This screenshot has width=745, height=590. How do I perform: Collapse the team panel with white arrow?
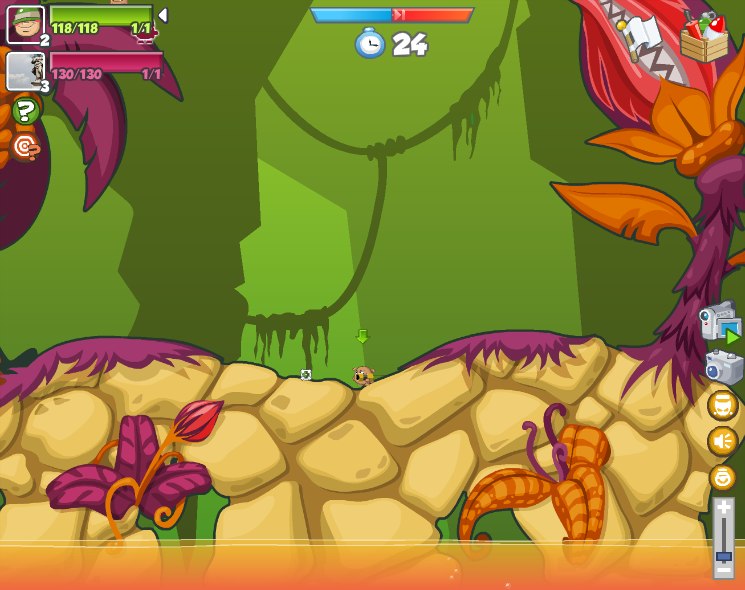163,15
